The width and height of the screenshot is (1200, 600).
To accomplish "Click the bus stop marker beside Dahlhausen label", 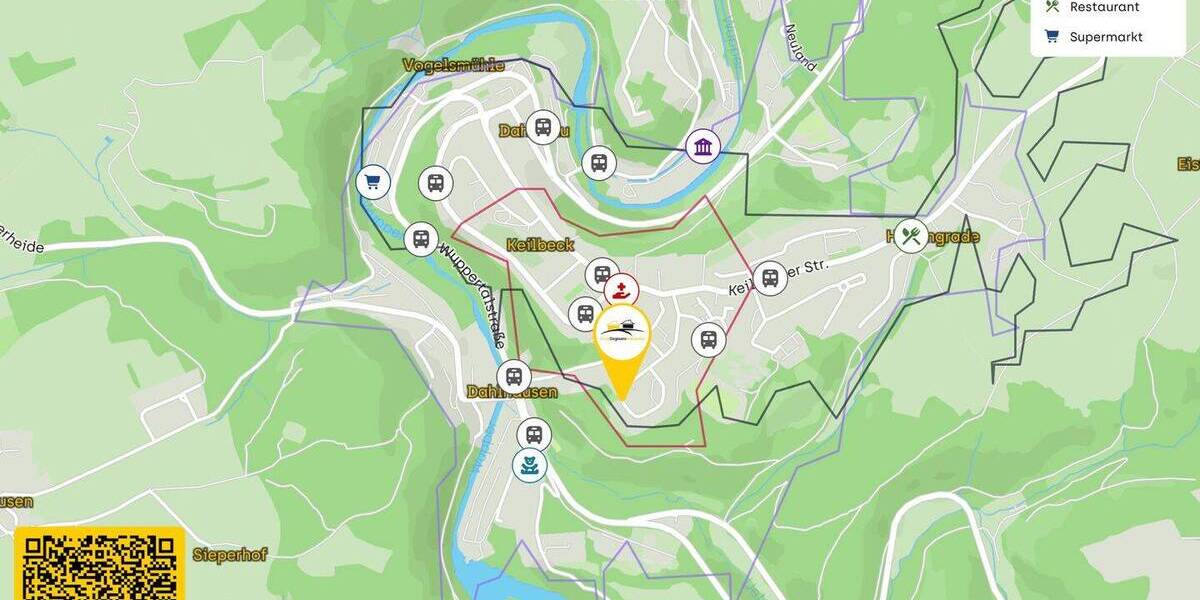I will coord(514,377).
